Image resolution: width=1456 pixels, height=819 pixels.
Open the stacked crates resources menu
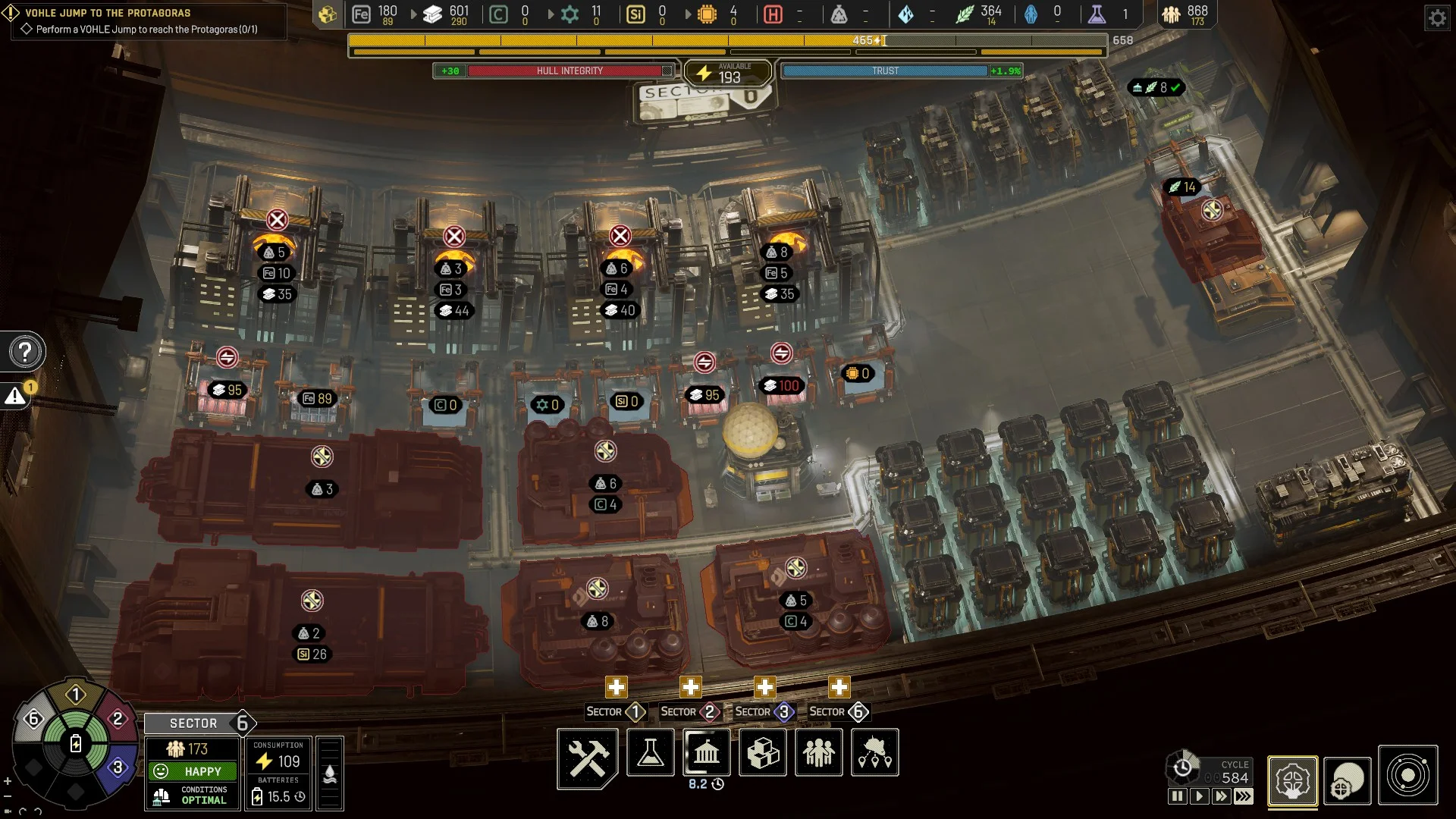point(763,753)
